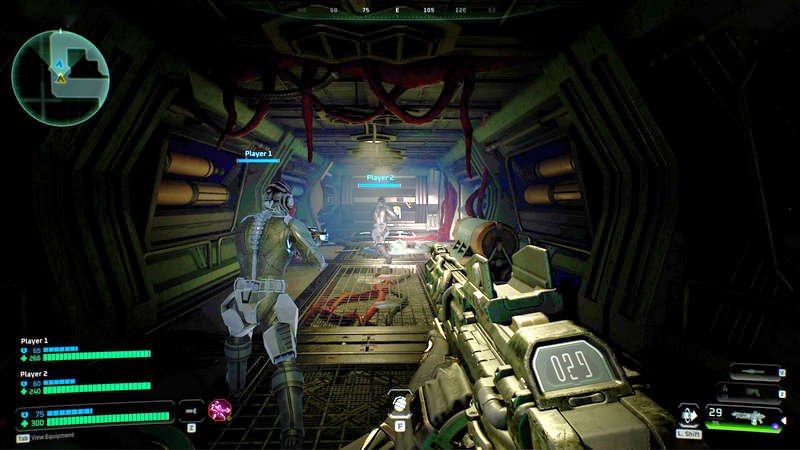The width and height of the screenshot is (800, 450).
Task: Select the small gadget slot beside the health bars
Action: tap(190, 409)
